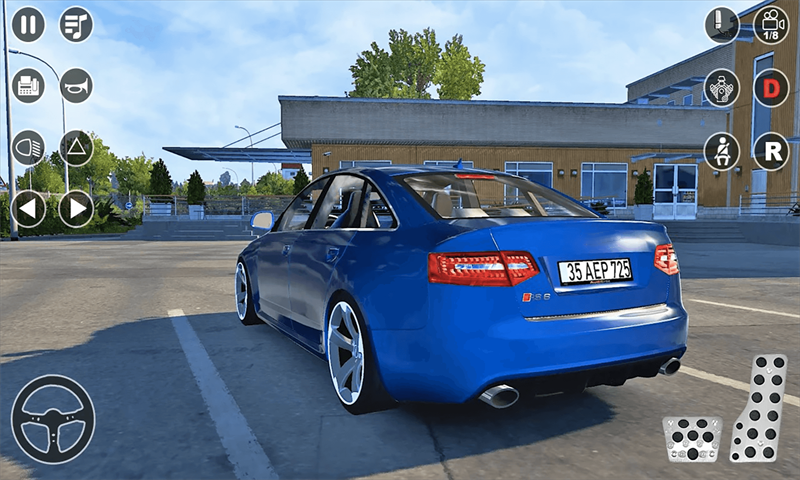Pause the game
Image resolution: width=800 pixels, height=480 pixels.
(x=28, y=24)
